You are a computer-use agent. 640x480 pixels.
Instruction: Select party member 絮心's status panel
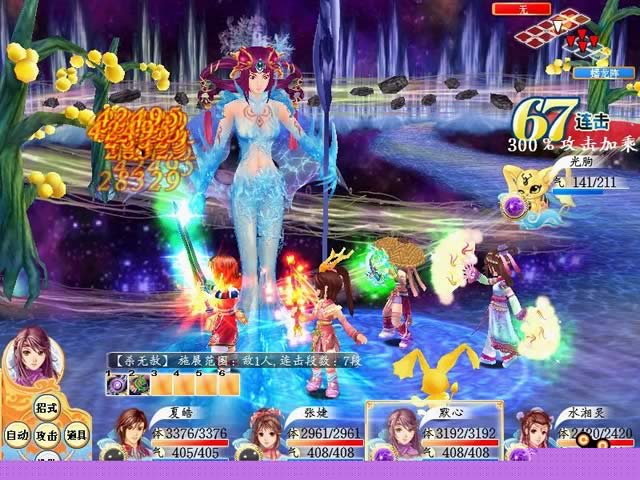click(434, 432)
